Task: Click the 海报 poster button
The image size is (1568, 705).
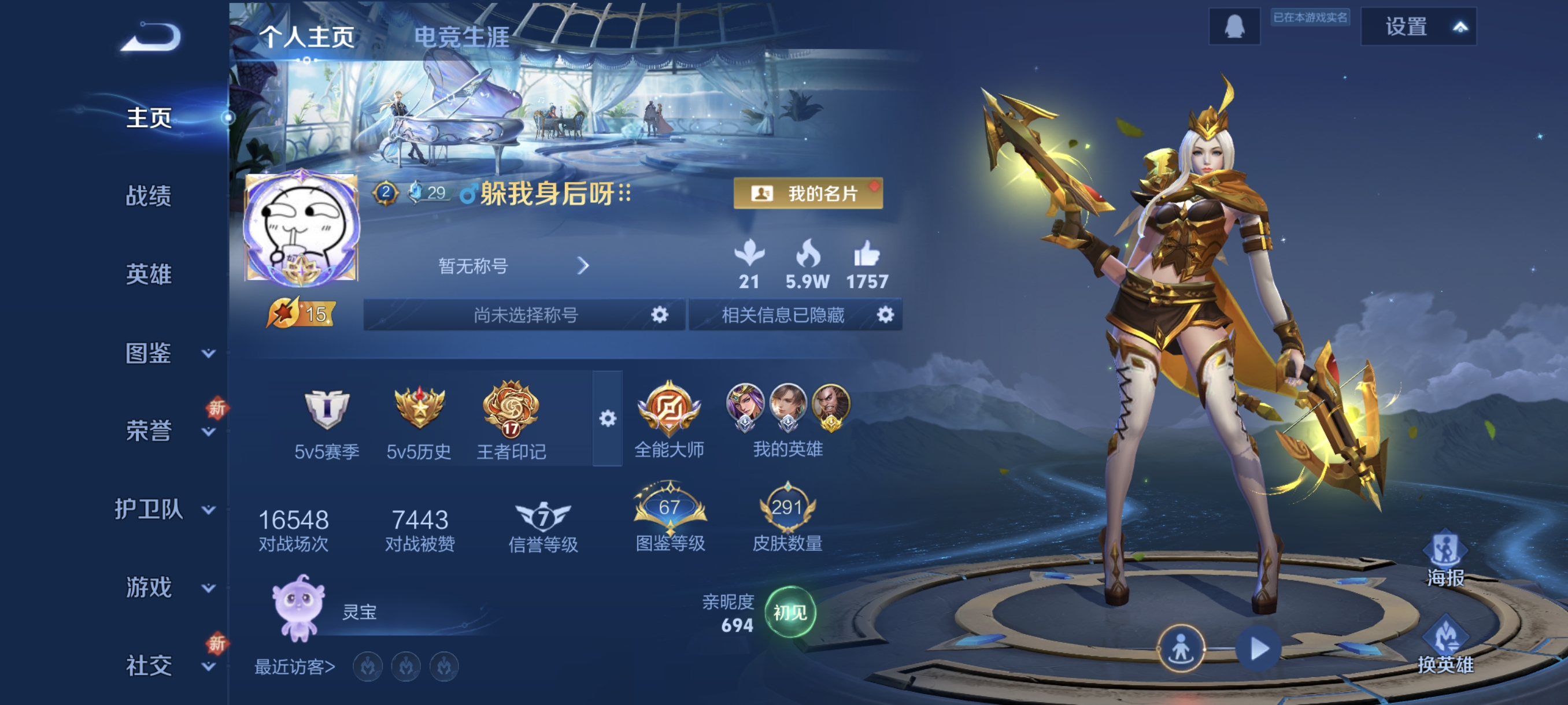Action: click(x=1445, y=559)
